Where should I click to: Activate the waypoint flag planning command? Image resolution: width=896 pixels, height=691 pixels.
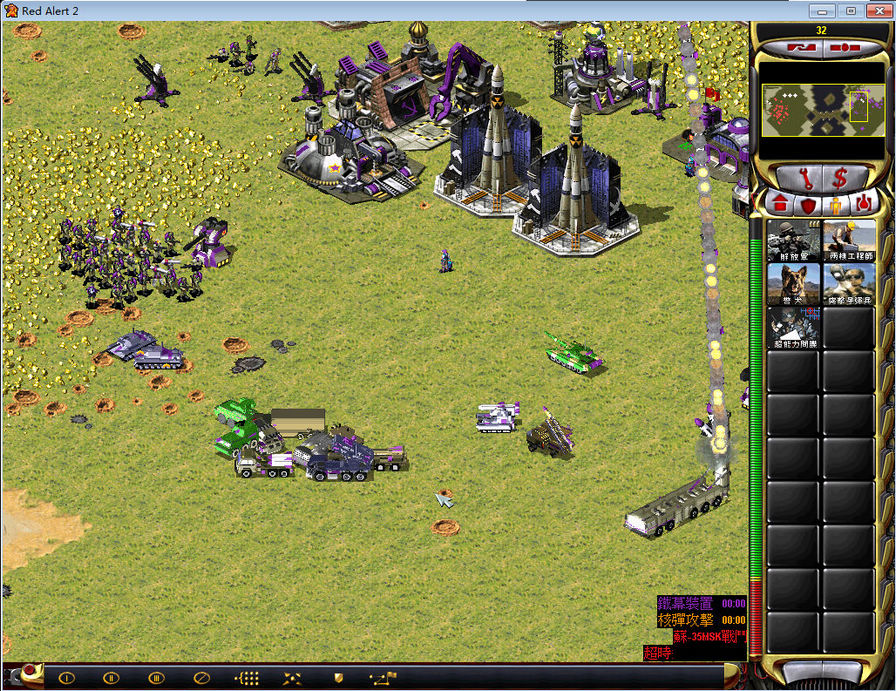pyautogui.click(x=383, y=678)
